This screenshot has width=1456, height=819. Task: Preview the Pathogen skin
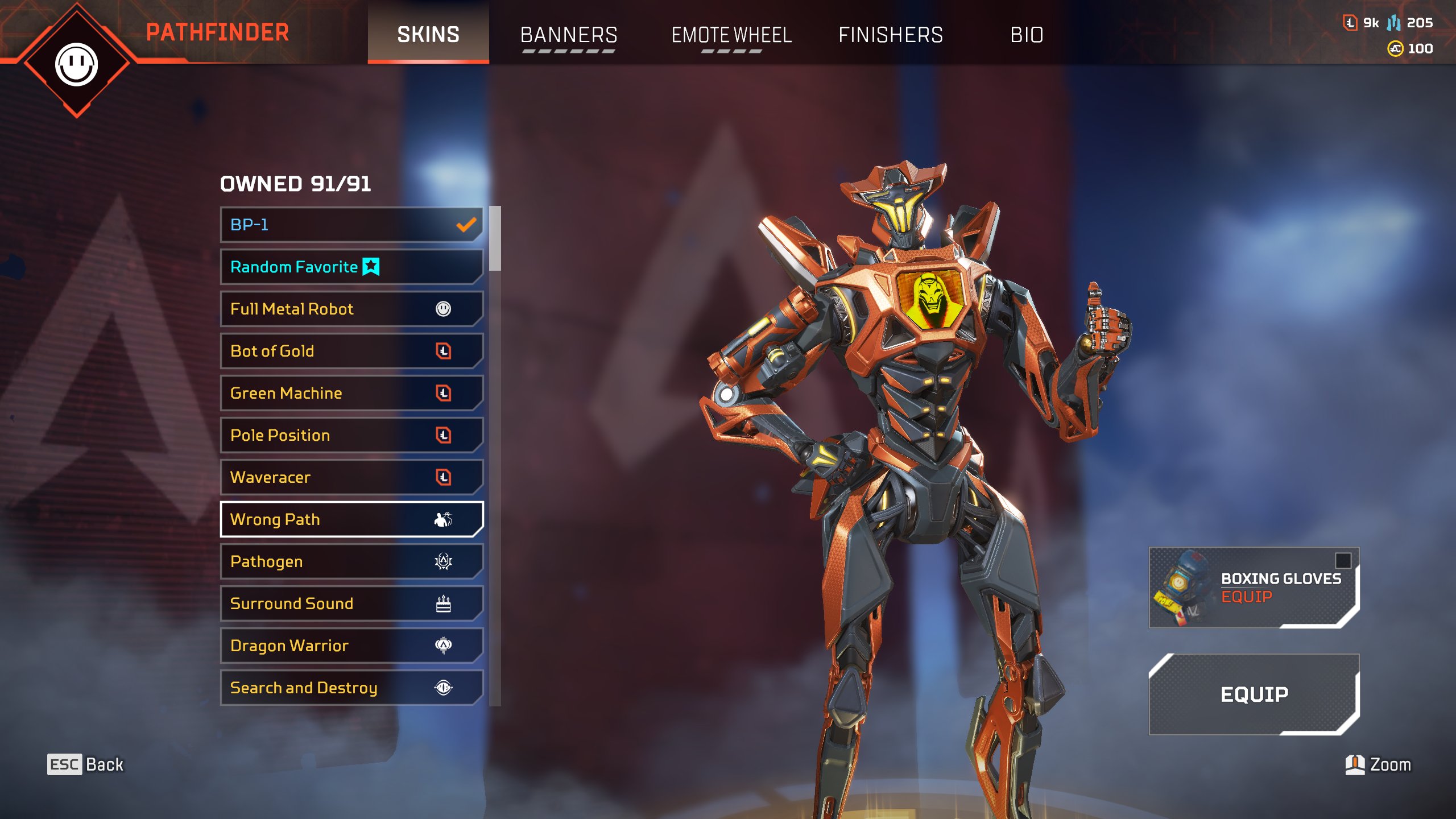tap(351, 561)
